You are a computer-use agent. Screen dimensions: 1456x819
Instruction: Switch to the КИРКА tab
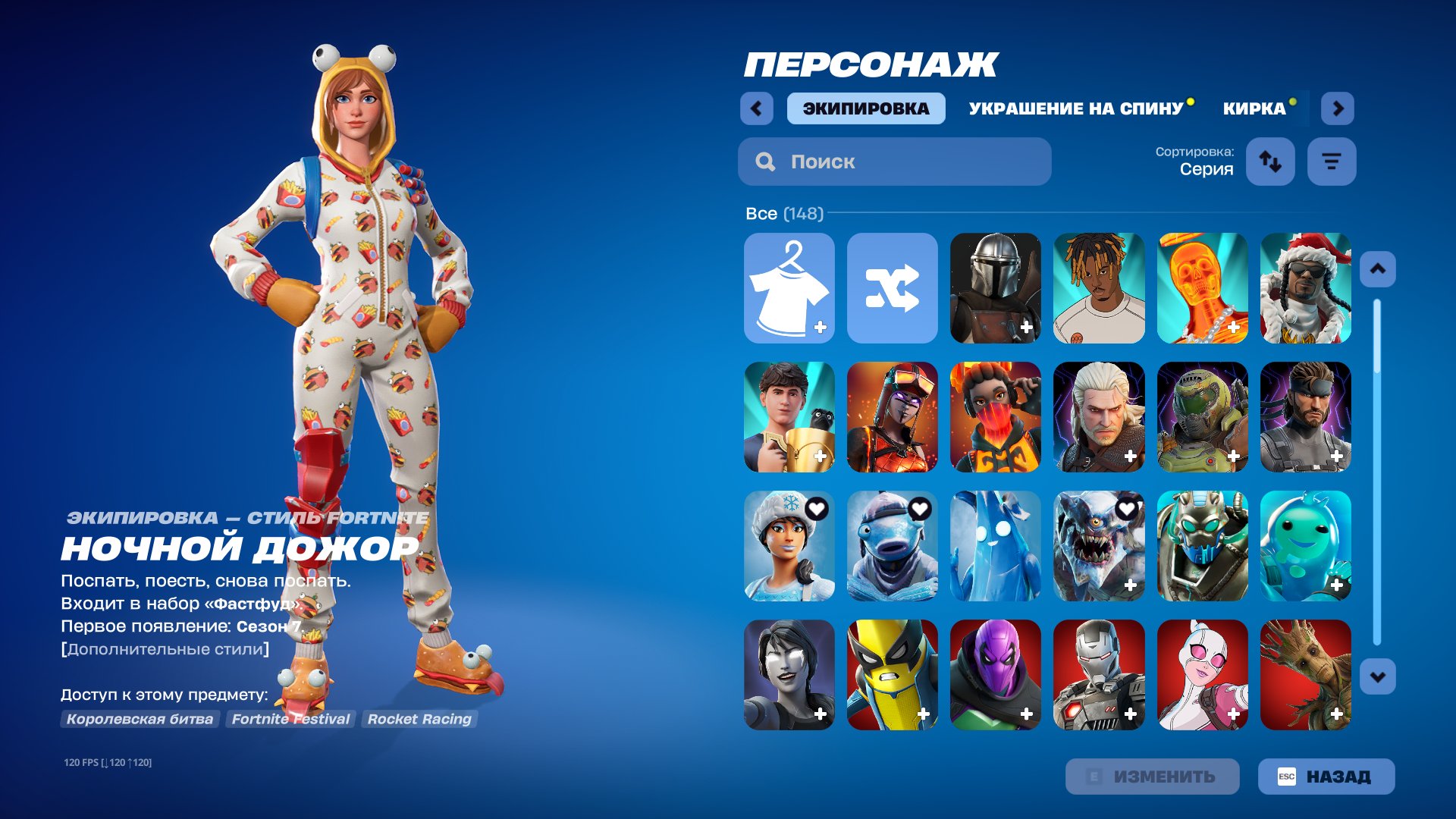[1252, 108]
